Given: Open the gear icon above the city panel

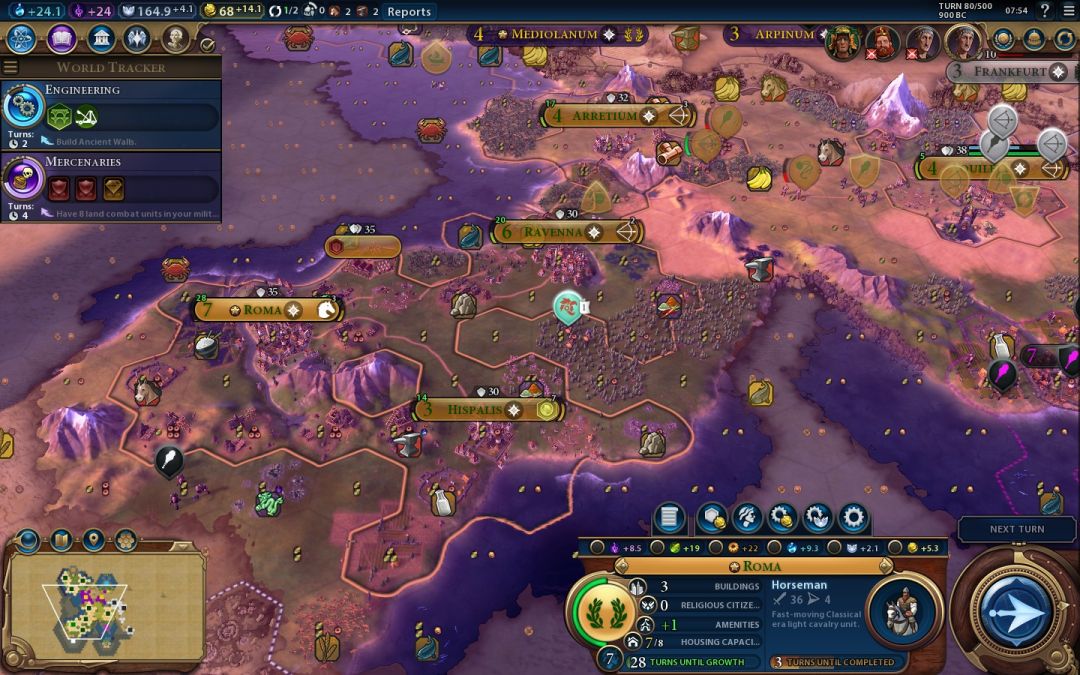Looking at the screenshot, I should (853, 518).
